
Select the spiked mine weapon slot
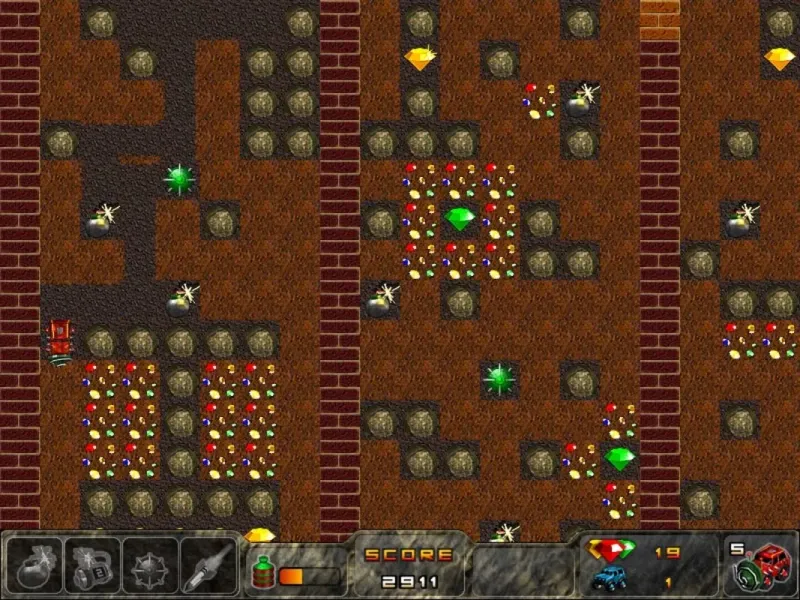pos(150,565)
